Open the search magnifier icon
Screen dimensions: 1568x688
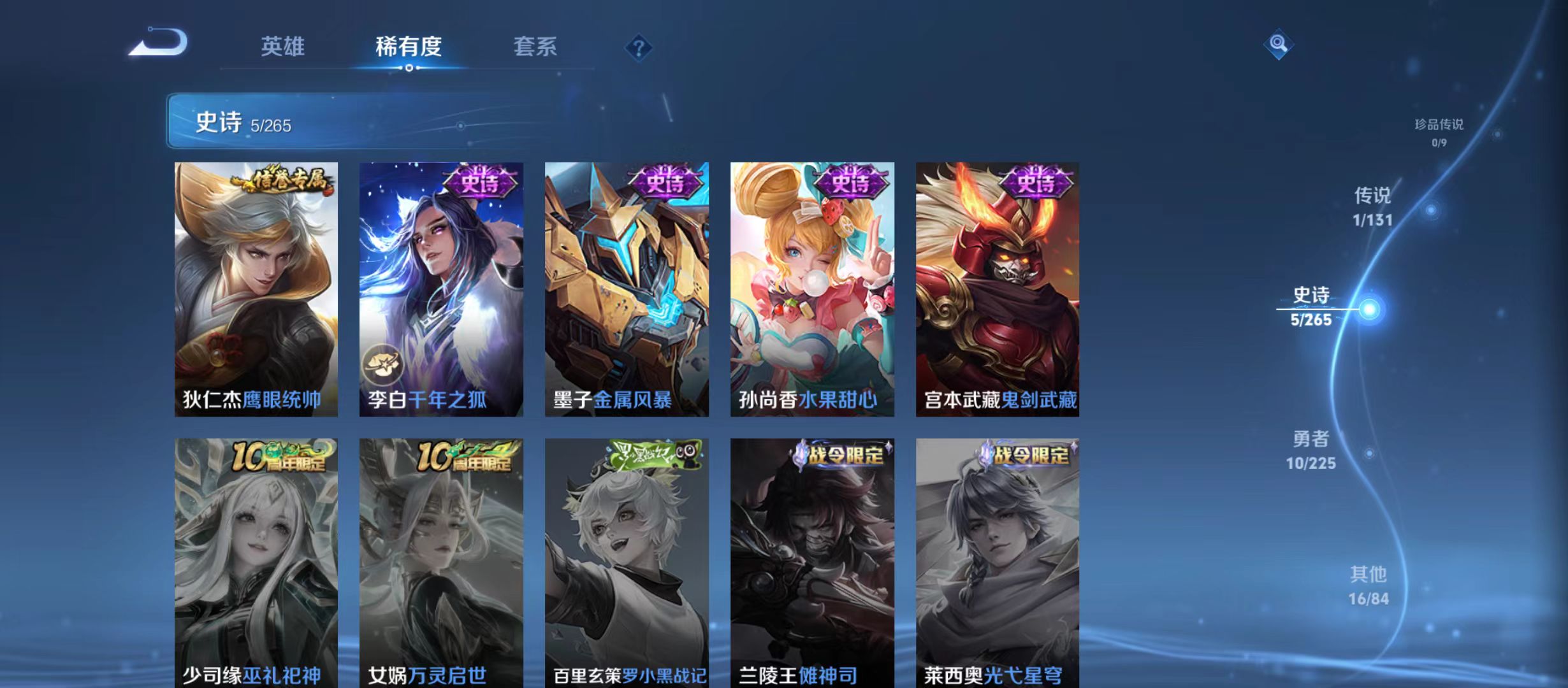1279,43
